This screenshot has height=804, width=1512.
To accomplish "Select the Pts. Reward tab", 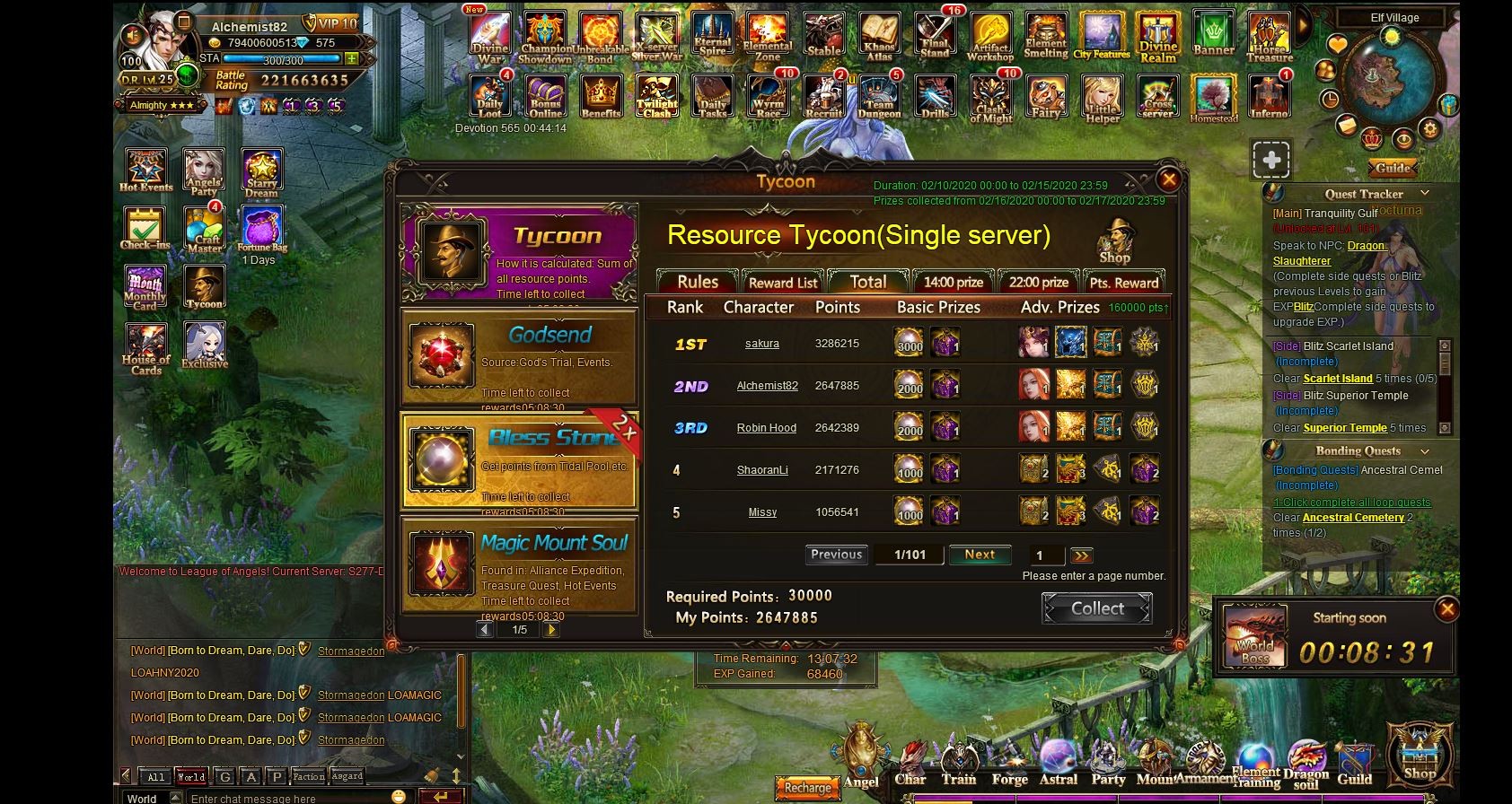I will [1123, 282].
